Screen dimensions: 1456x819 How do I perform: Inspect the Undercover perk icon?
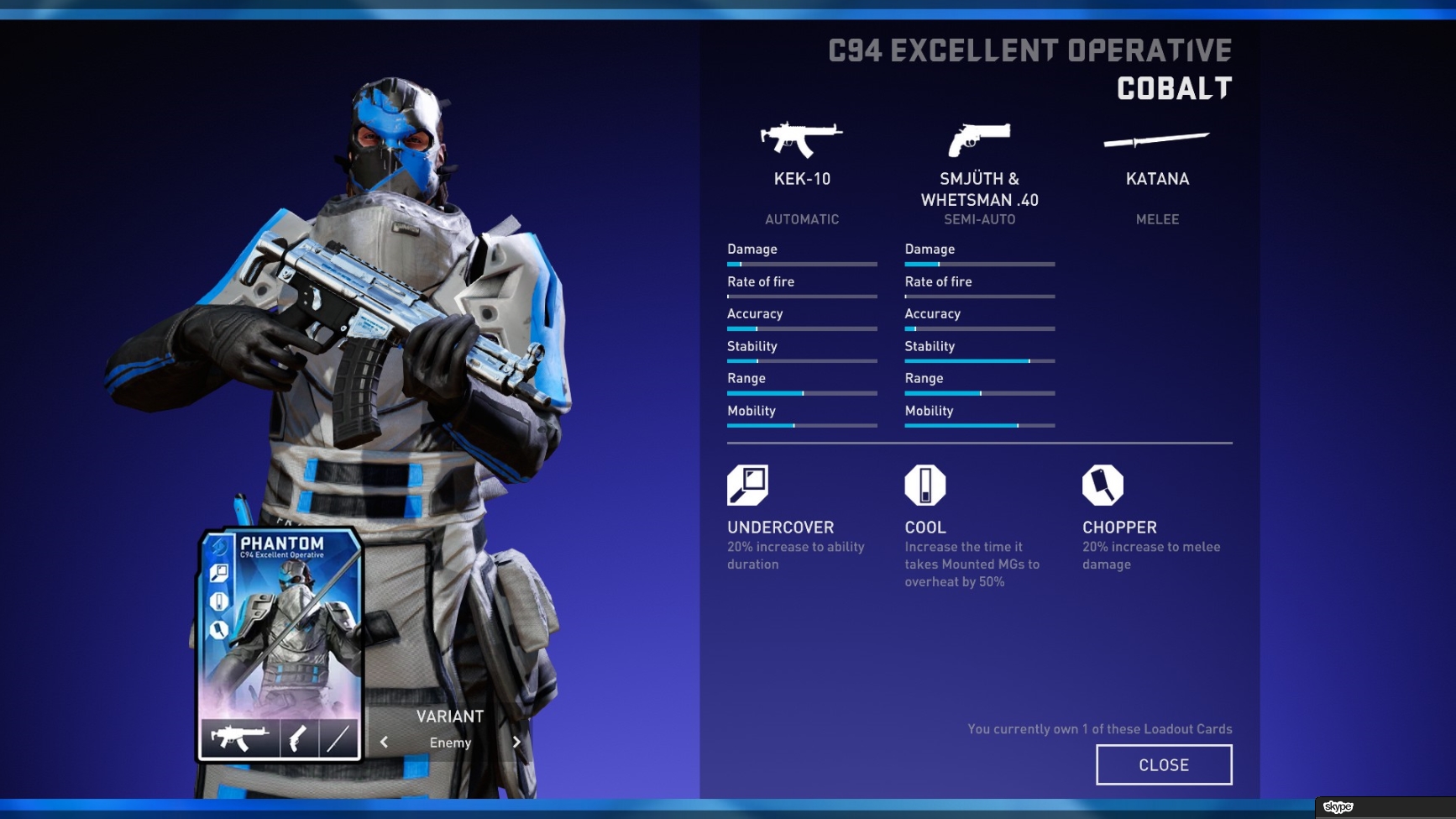(747, 485)
